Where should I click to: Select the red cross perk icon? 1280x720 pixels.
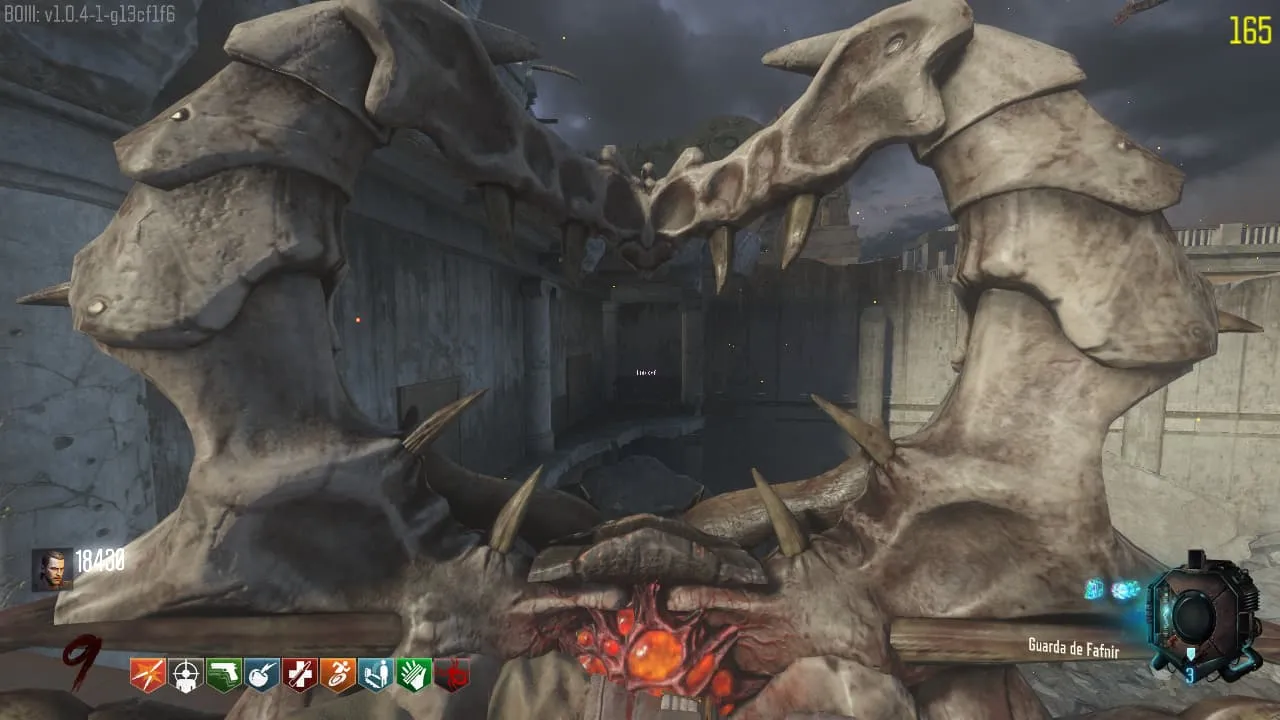pyautogui.click(x=300, y=676)
